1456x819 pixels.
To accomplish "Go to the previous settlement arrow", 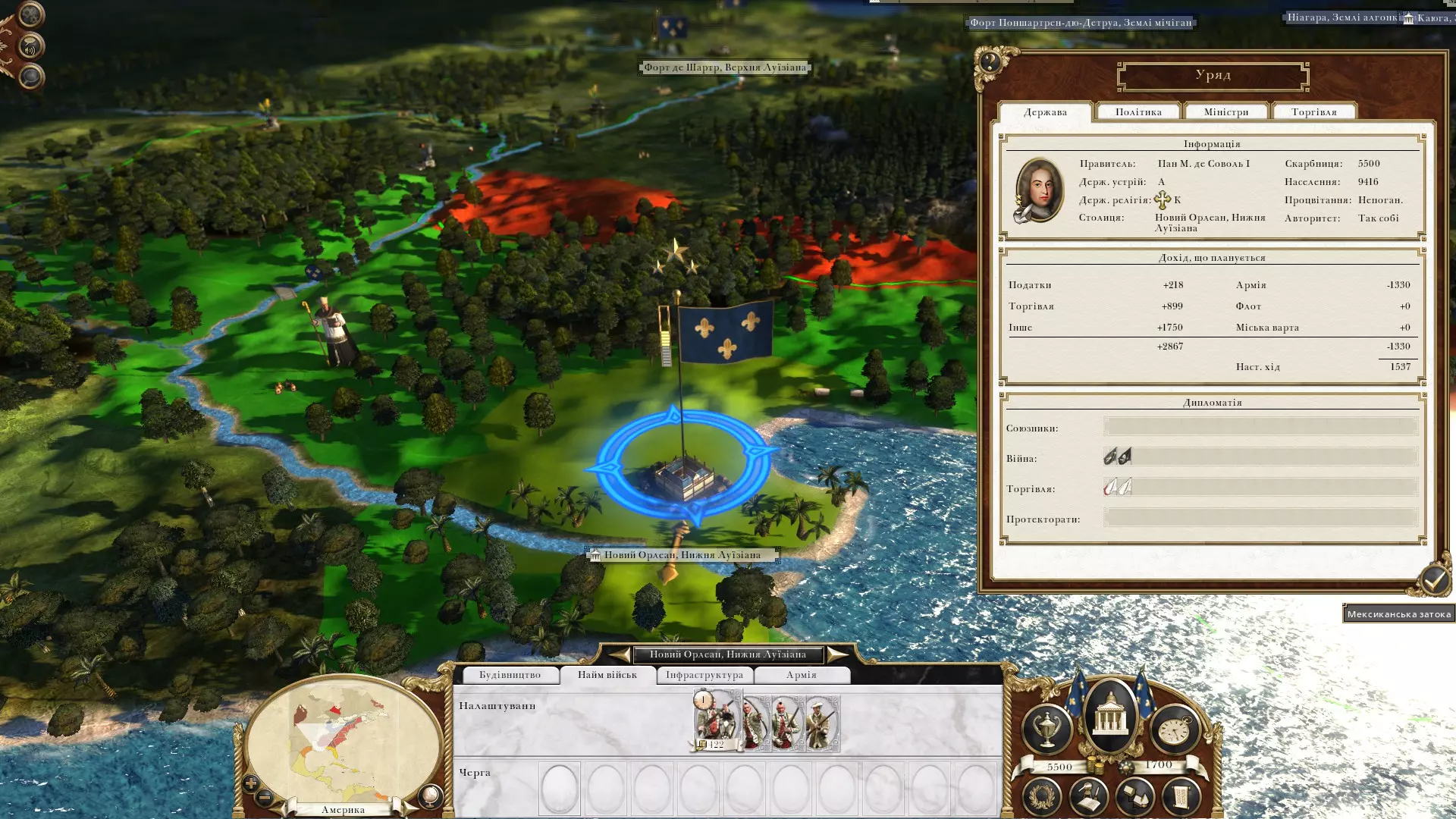I will coord(620,654).
